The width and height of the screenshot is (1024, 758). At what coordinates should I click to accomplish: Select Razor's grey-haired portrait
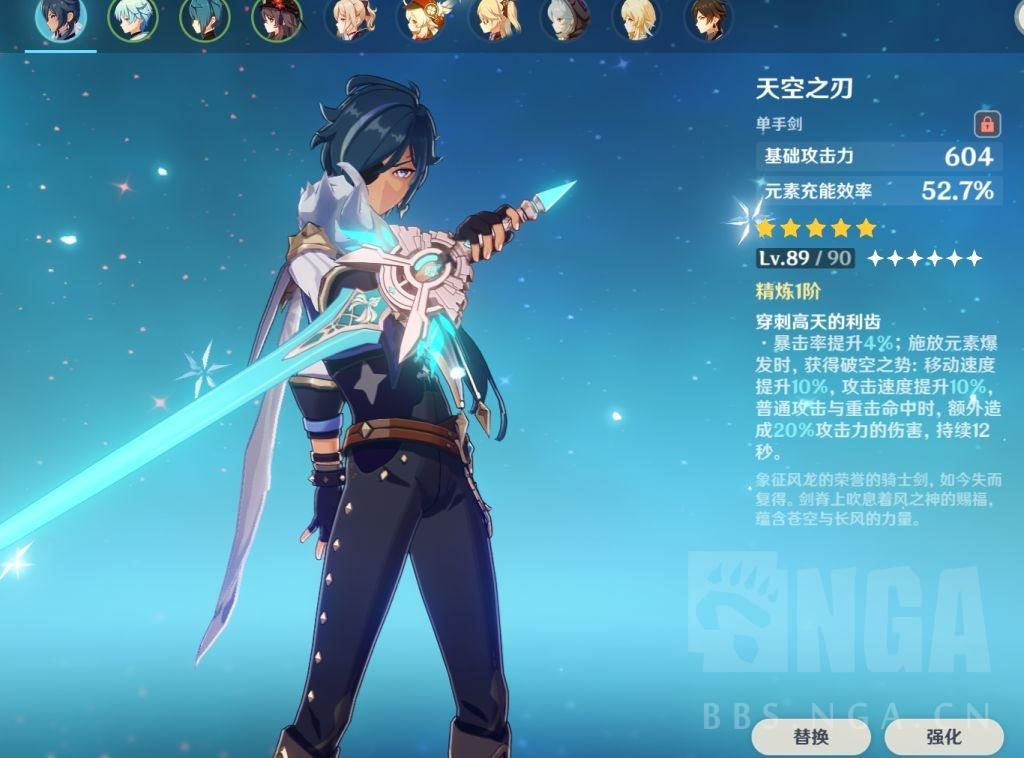[565, 18]
